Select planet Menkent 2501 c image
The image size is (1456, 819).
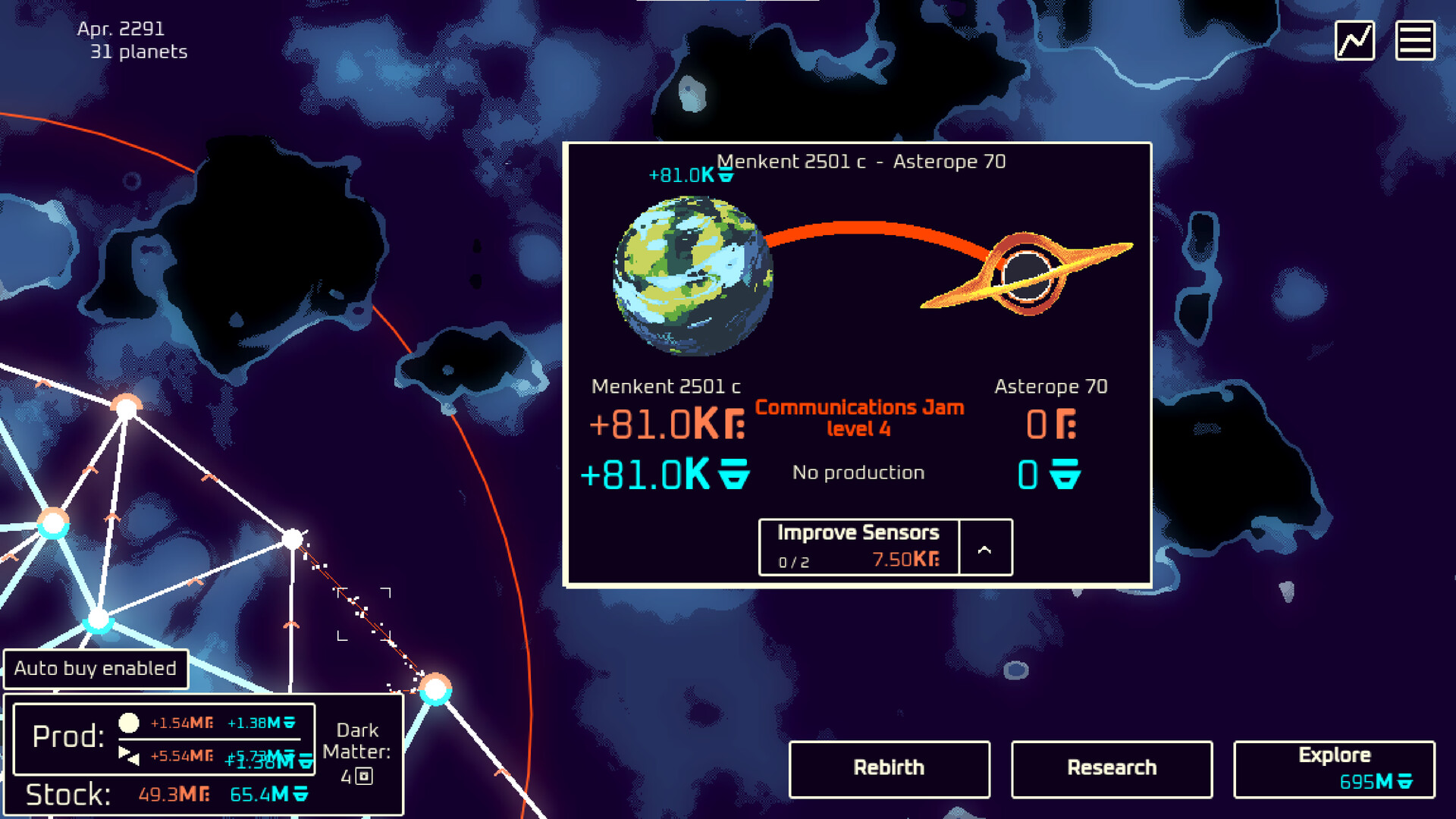coord(690,277)
